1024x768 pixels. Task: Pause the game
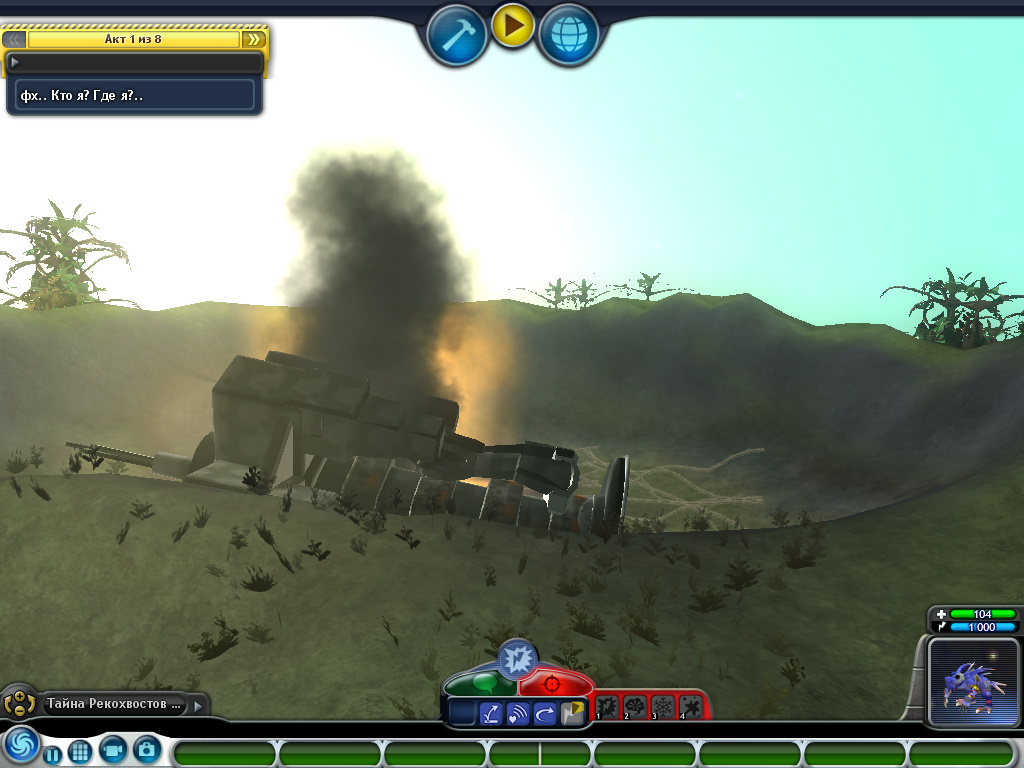click(51, 753)
